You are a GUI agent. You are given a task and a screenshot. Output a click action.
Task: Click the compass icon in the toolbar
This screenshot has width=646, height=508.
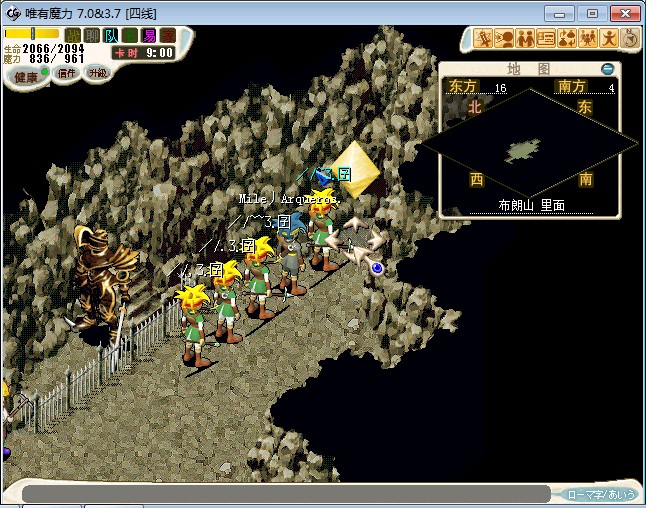click(630, 39)
